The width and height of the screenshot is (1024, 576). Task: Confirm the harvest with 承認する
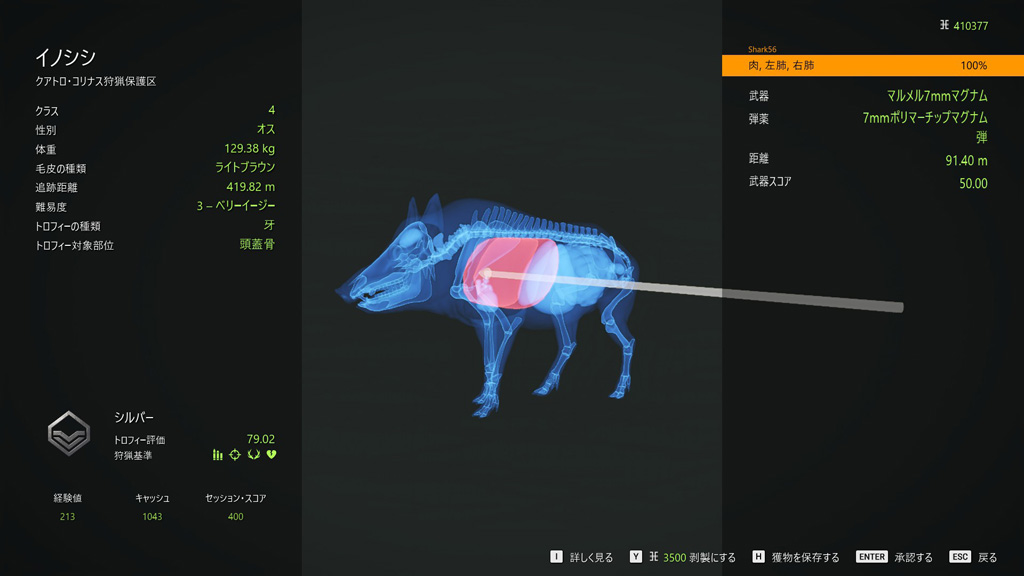895,557
